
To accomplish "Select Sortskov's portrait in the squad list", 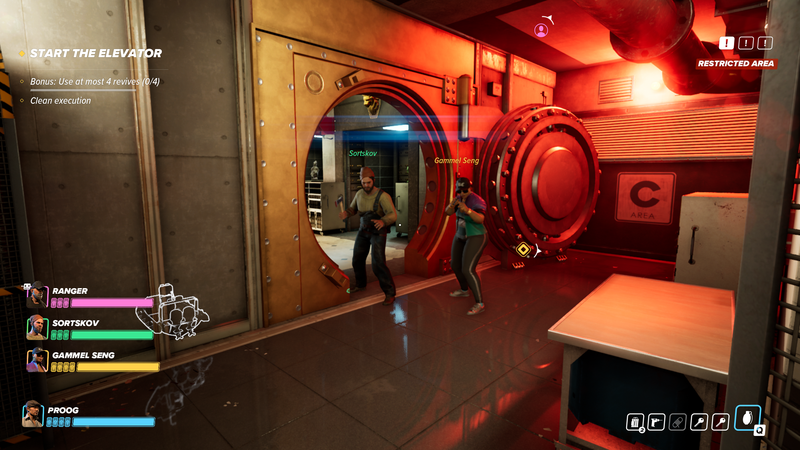I will (37, 327).
